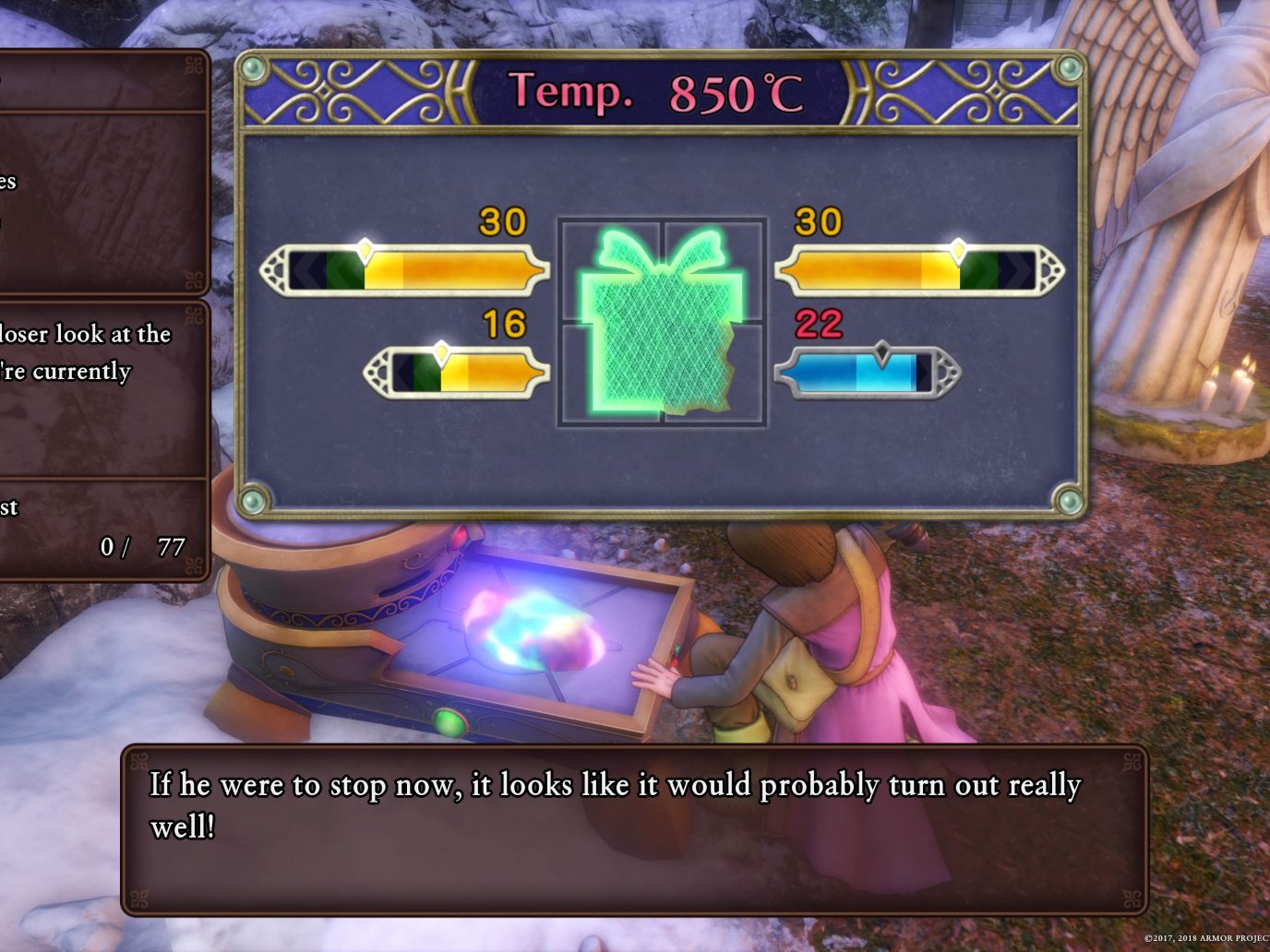The image size is (1270, 952).
Task: Strike the gift's ragged lower-right tile
Action: 713,373
